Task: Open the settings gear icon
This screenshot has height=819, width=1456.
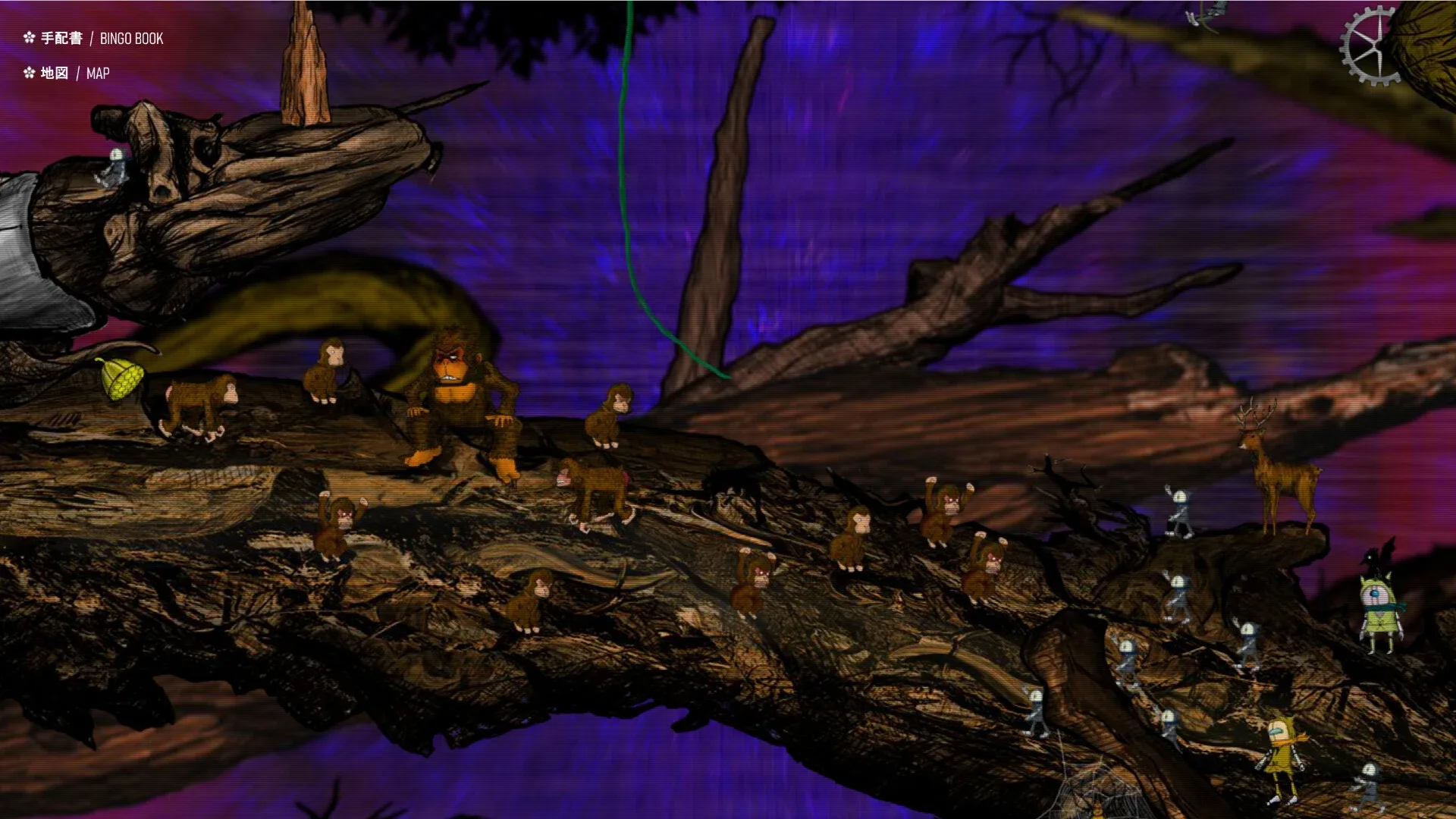Action: pyautogui.click(x=1369, y=45)
